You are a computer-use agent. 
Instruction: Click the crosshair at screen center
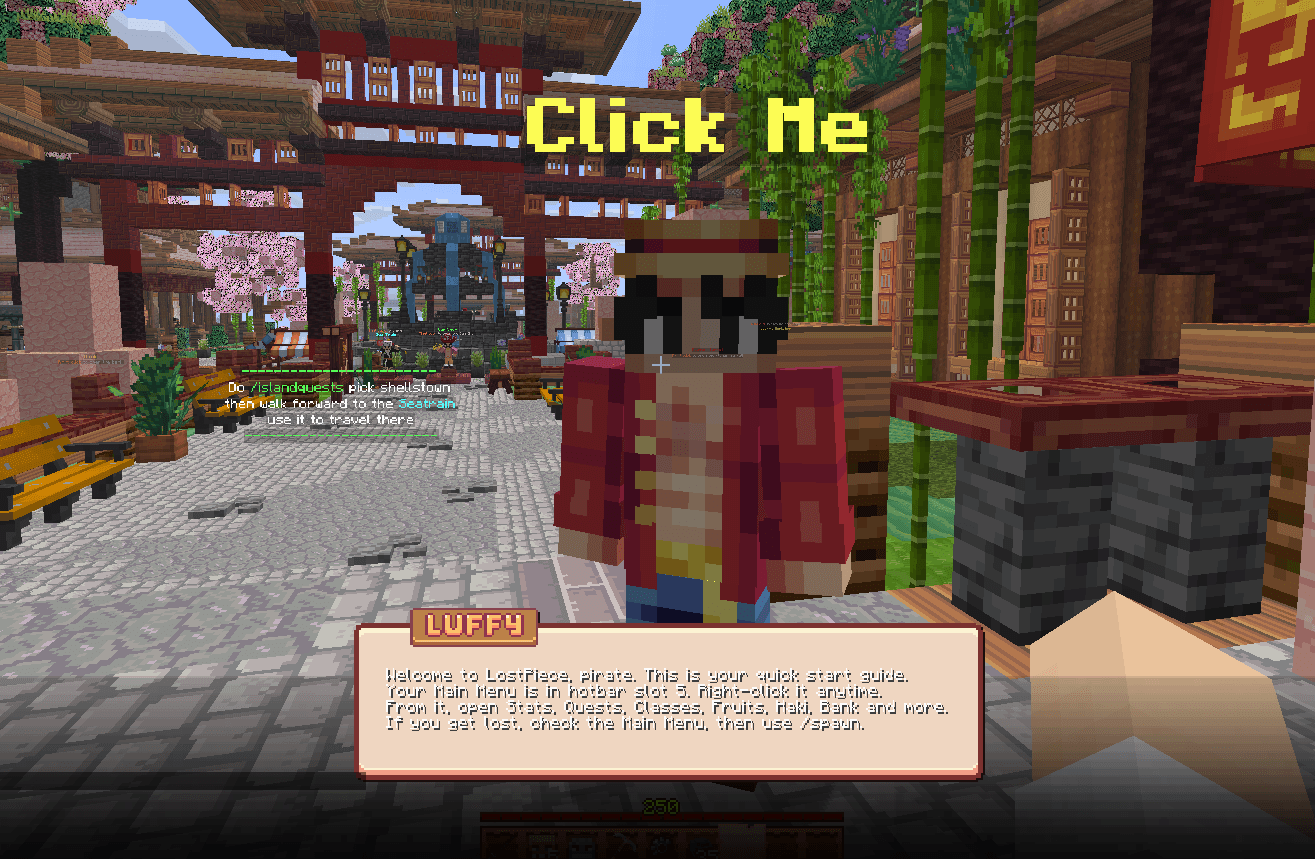(x=660, y=367)
